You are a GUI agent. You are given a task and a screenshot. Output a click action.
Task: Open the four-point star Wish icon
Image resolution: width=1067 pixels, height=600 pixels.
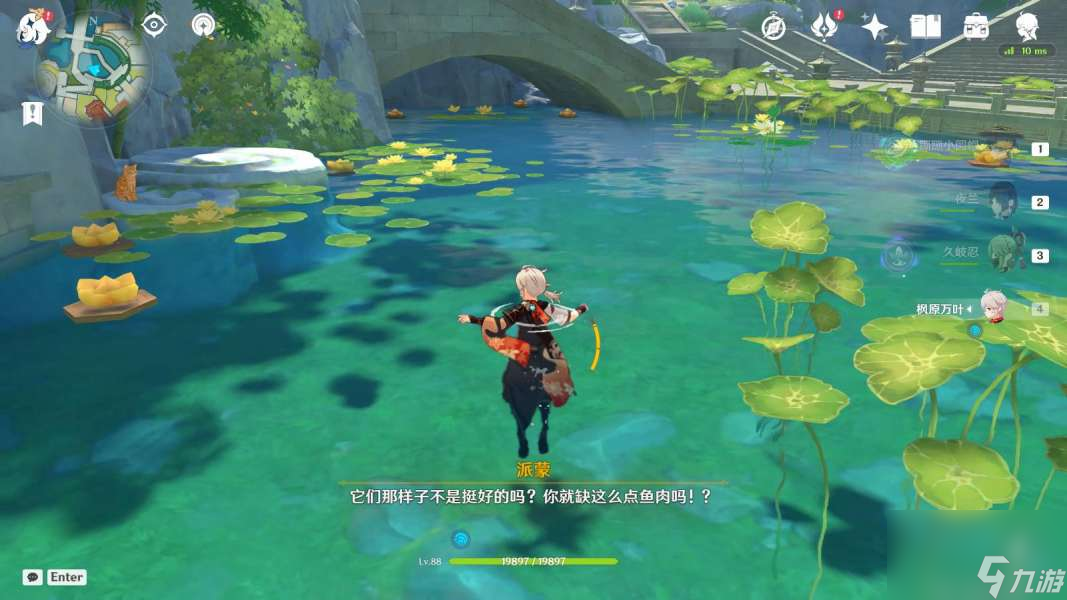tap(875, 27)
